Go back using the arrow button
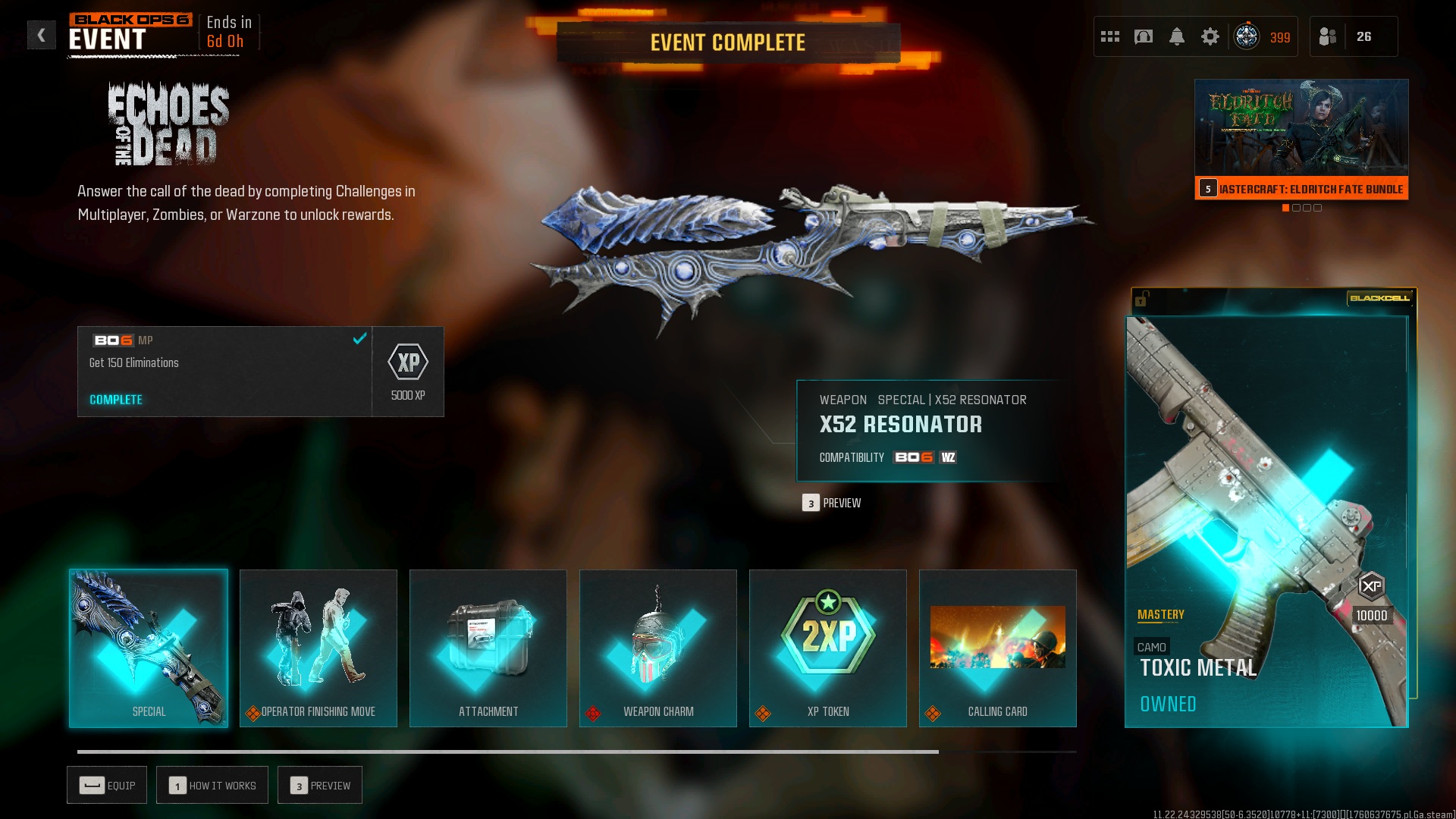 [42, 35]
